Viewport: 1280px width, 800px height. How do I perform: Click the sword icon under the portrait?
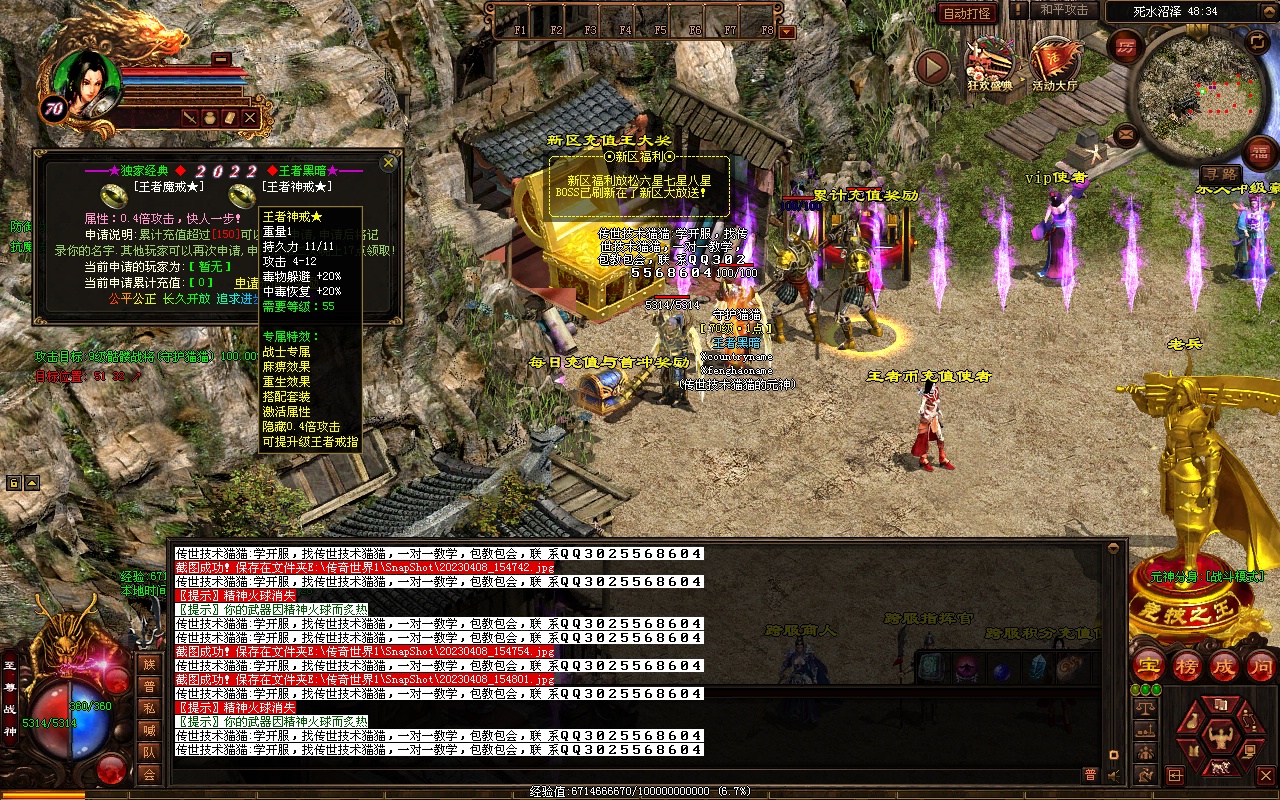189,118
